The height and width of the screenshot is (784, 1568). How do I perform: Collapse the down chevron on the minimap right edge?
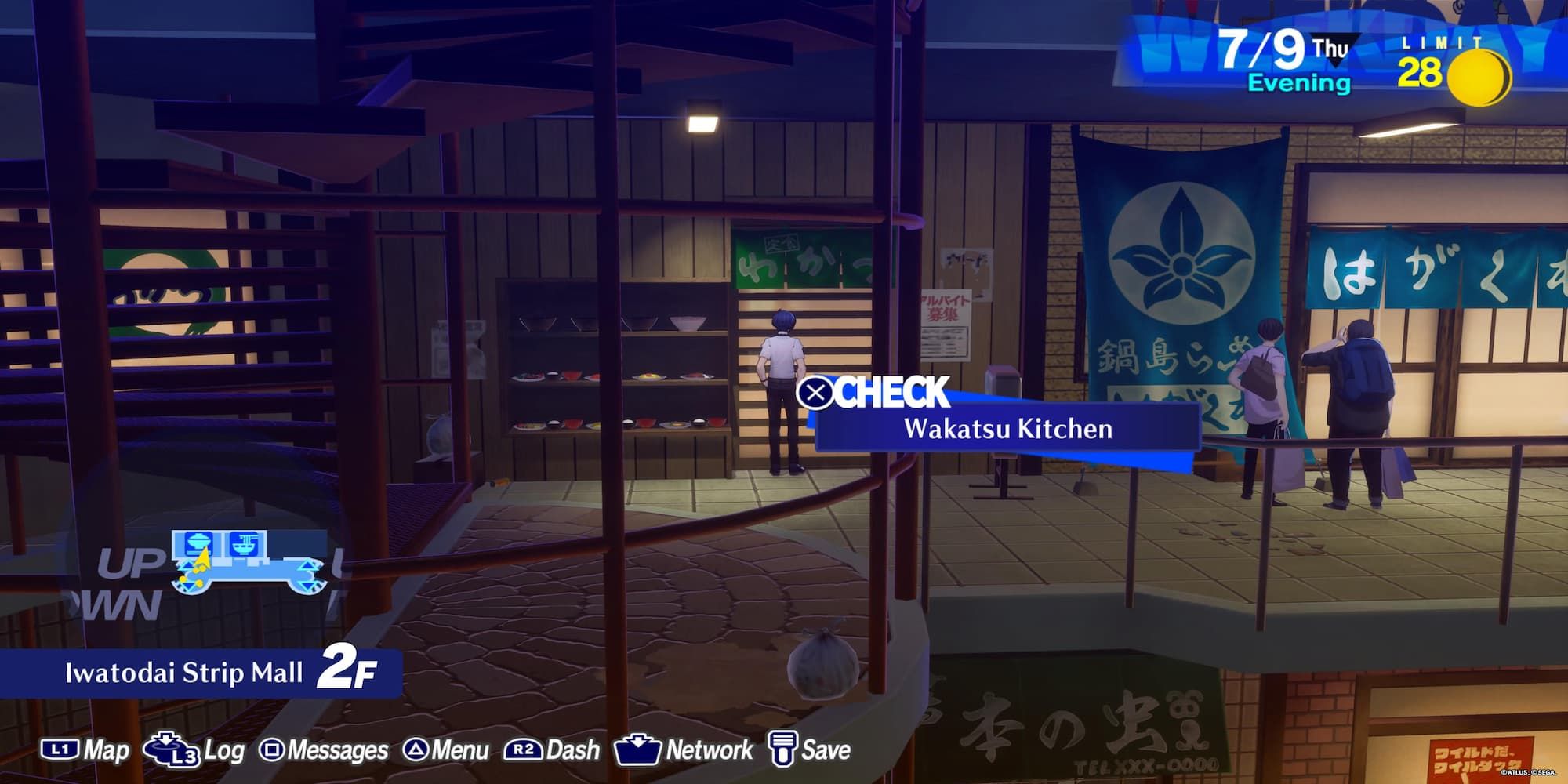pos(307,585)
